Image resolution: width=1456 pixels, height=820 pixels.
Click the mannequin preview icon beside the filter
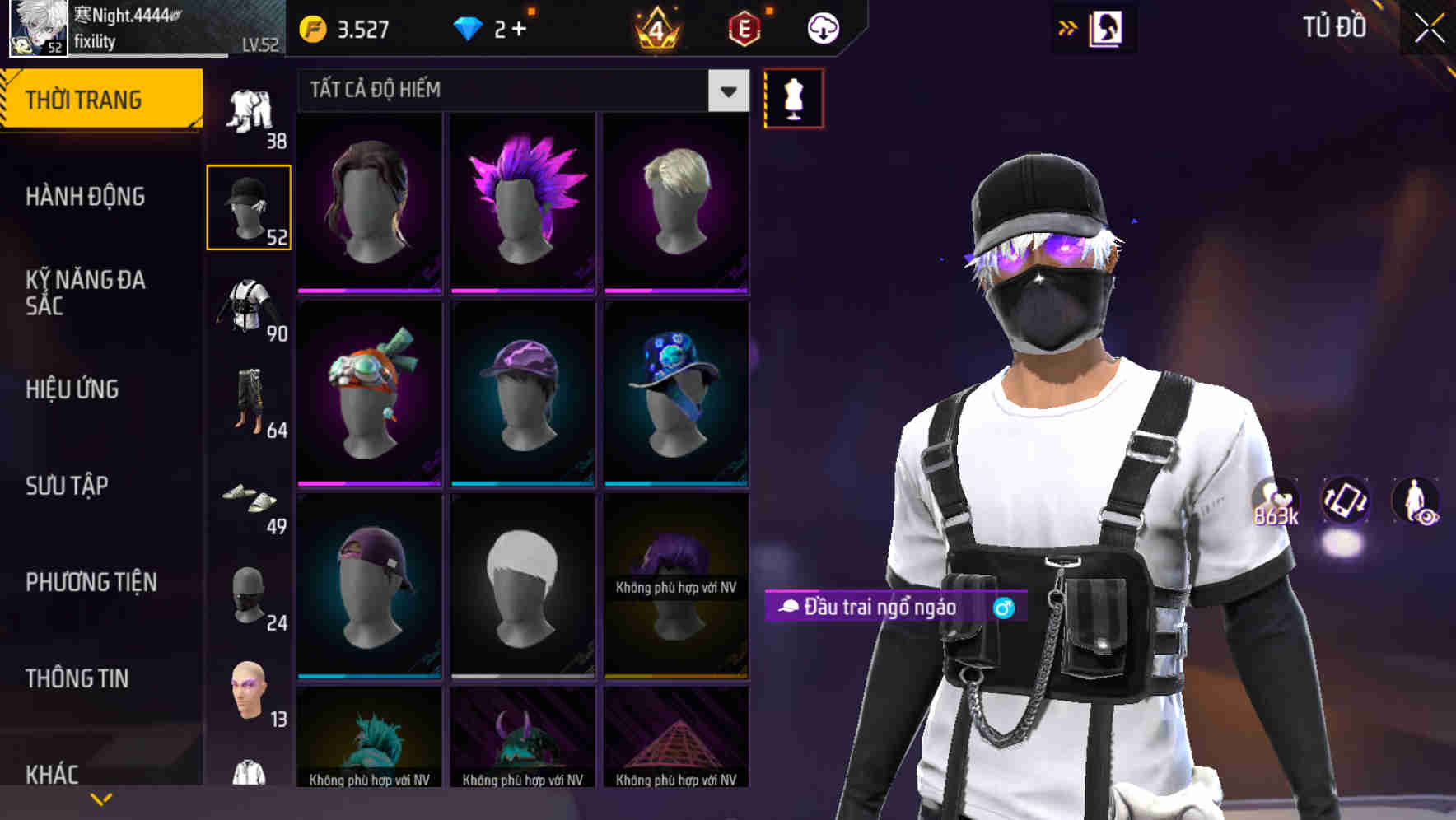coord(793,97)
